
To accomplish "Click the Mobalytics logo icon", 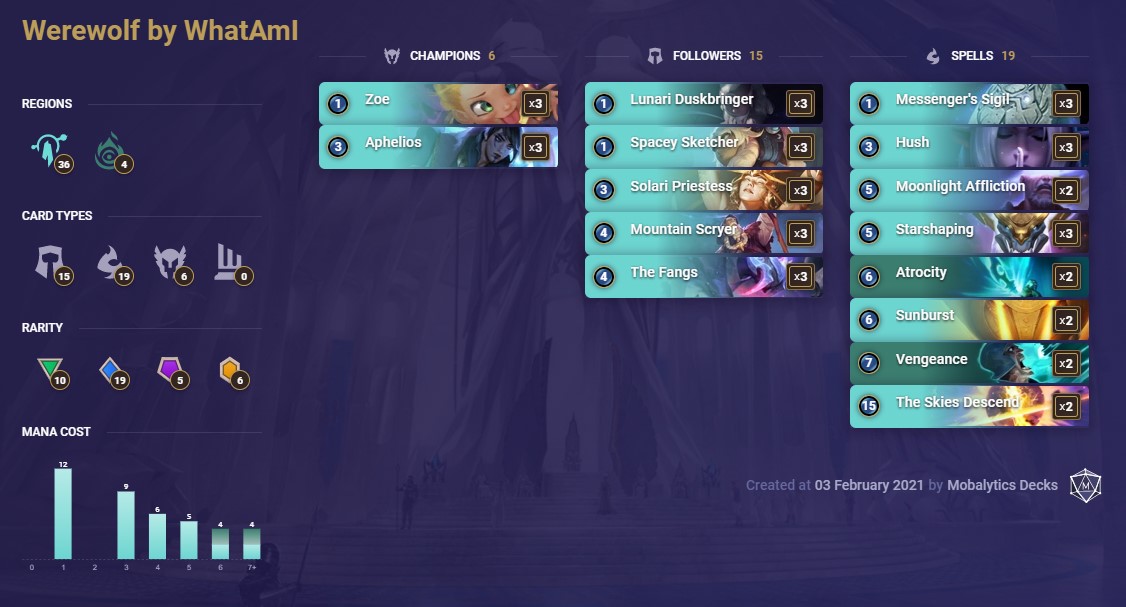I will 1085,485.
